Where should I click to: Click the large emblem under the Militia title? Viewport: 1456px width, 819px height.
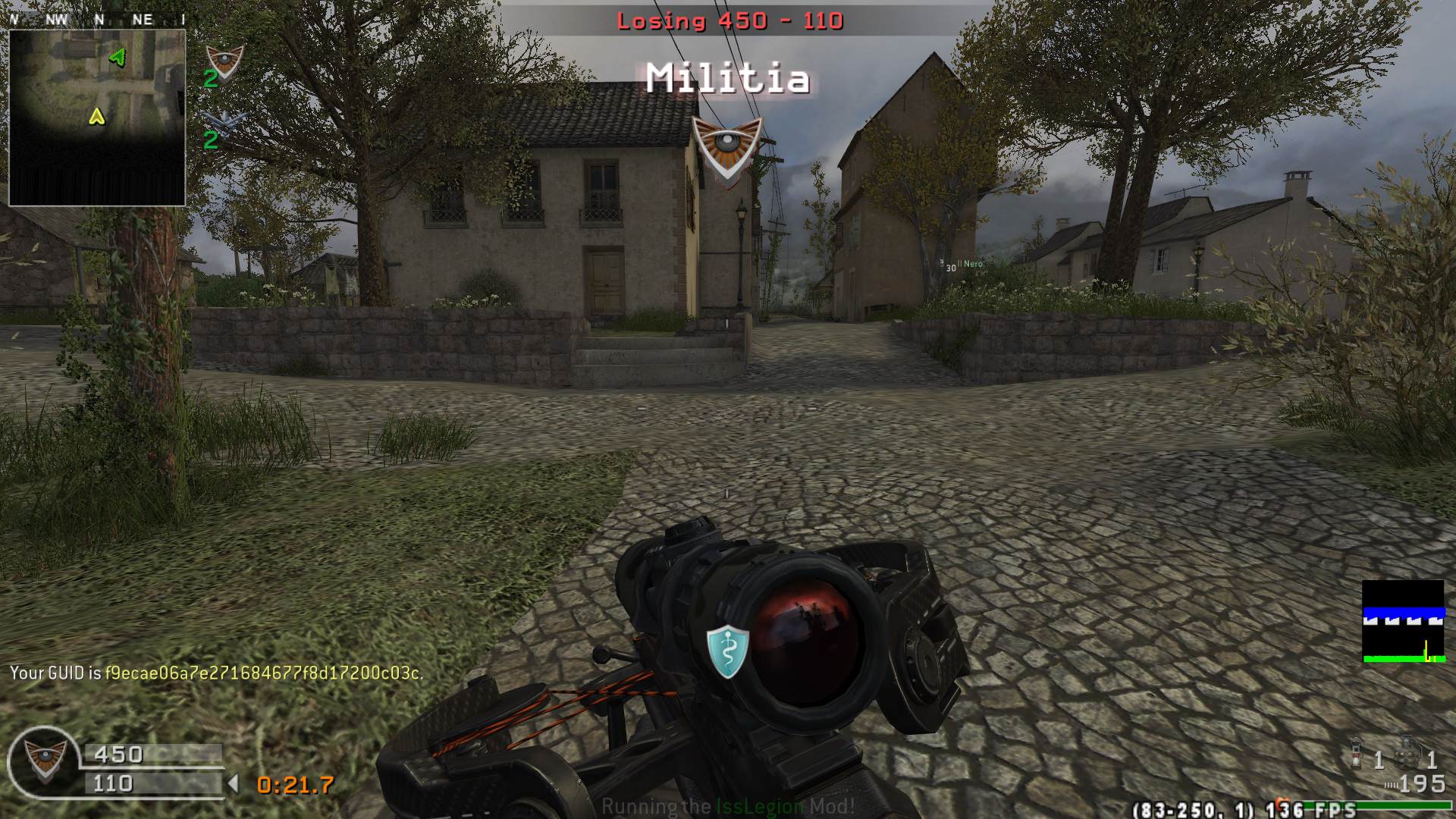727,148
